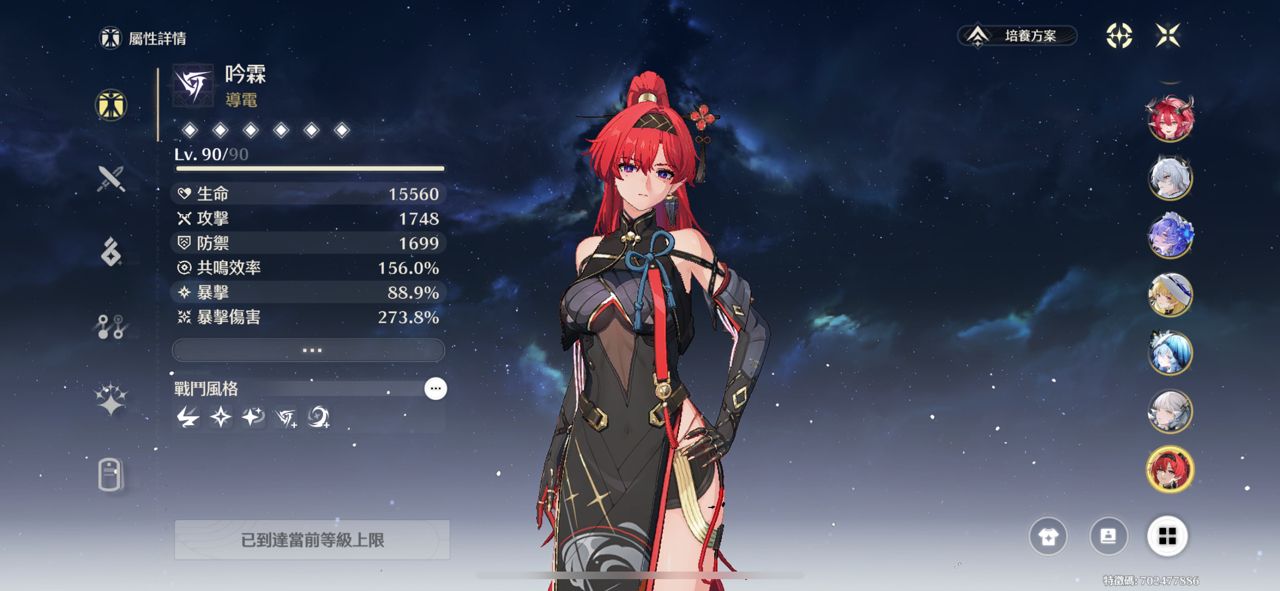This screenshot has height=591, width=1280.
Task: Choose the blue-haired character with white hat
Action: tap(1170, 353)
